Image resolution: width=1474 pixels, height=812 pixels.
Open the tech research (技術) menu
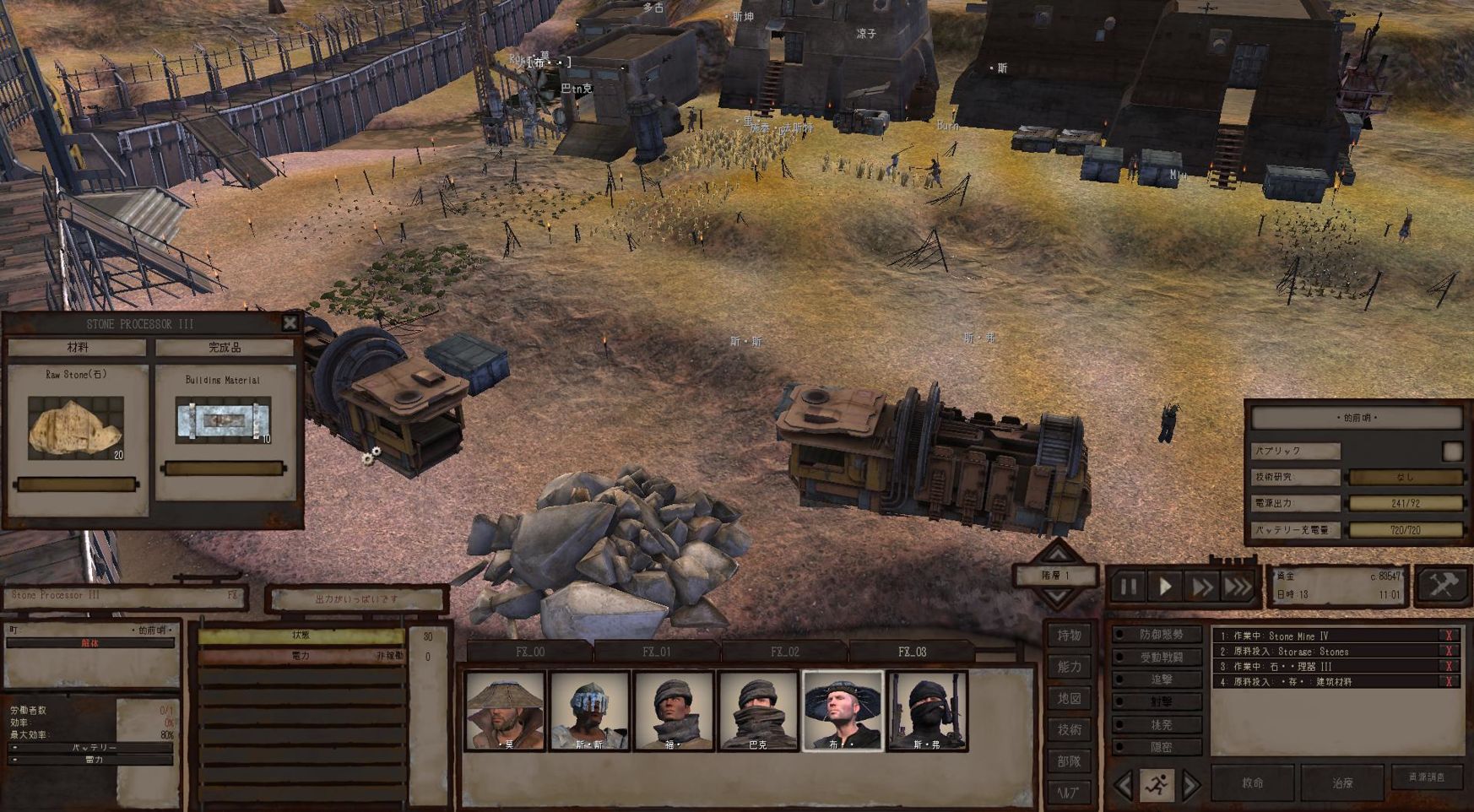1069,729
